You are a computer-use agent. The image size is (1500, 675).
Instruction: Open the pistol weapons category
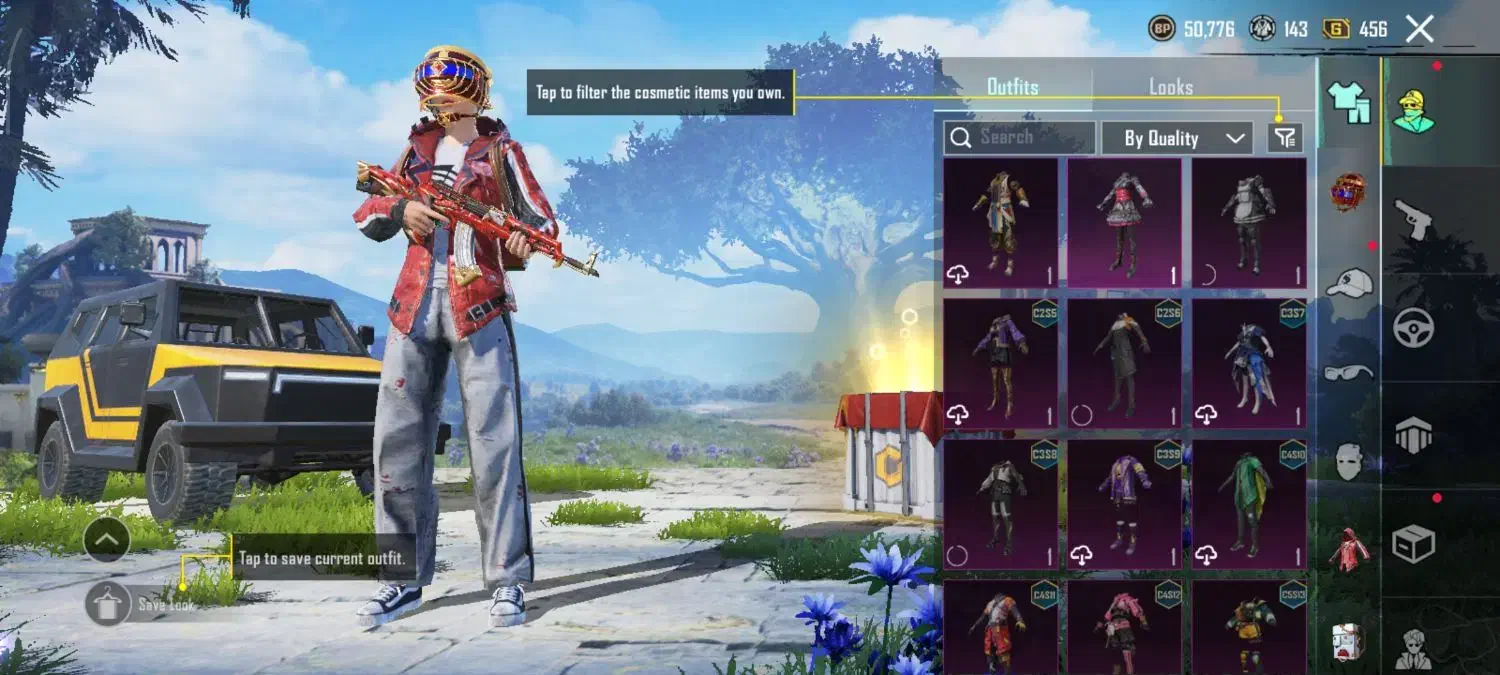[1413, 218]
